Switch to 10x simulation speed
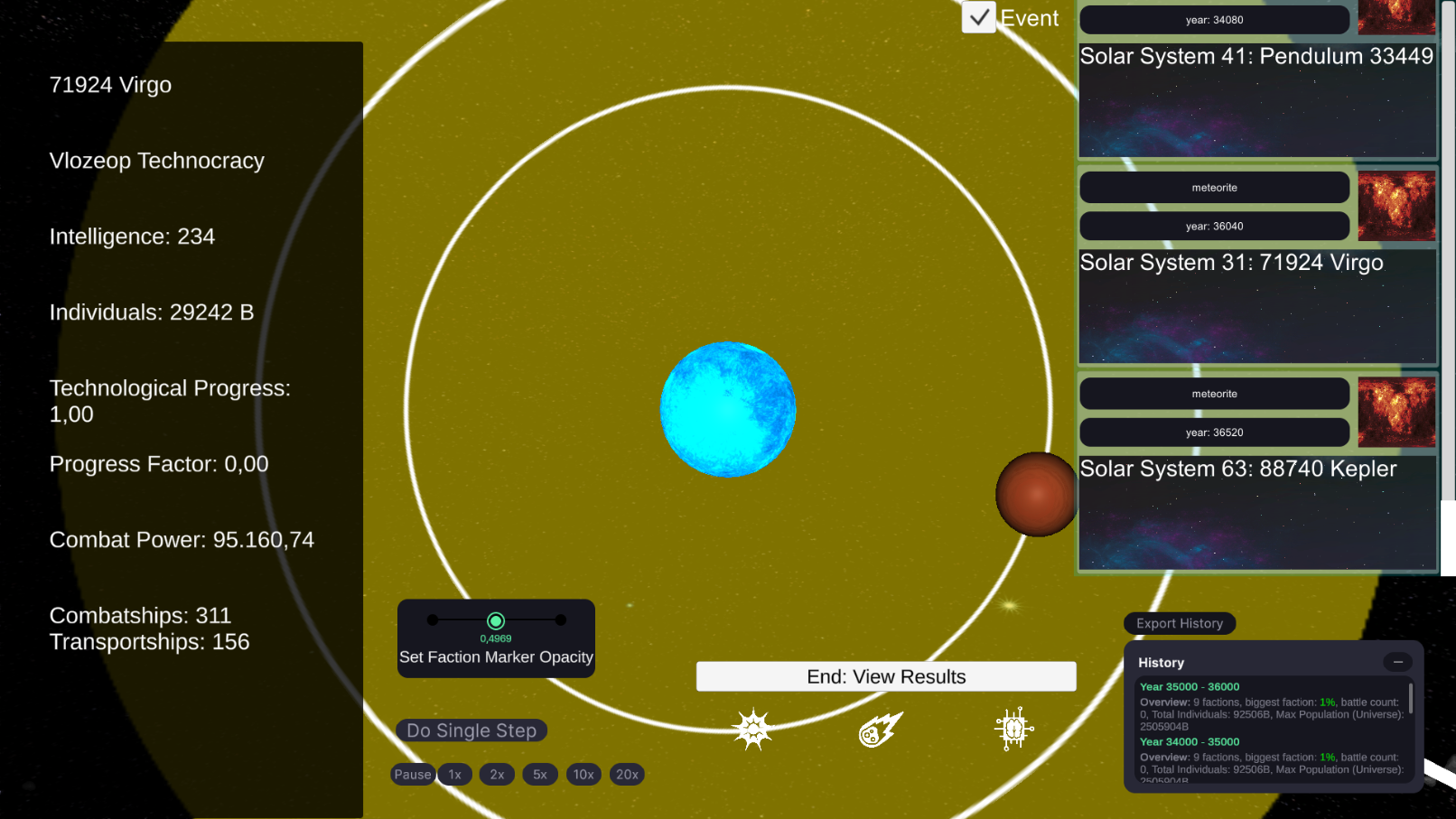 pyautogui.click(x=583, y=775)
